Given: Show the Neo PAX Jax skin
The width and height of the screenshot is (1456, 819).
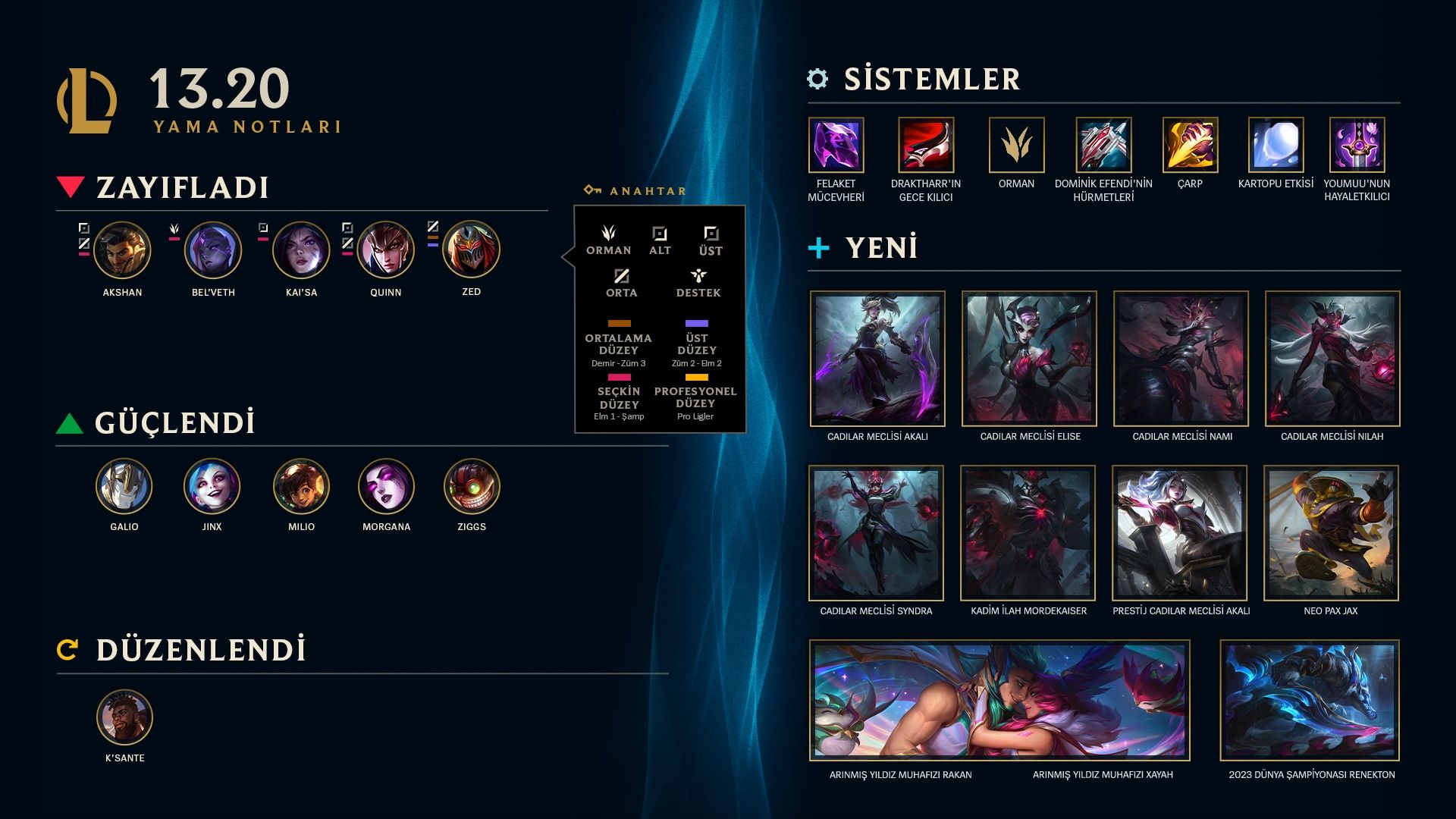Looking at the screenshot, I should click(1331, 533).
